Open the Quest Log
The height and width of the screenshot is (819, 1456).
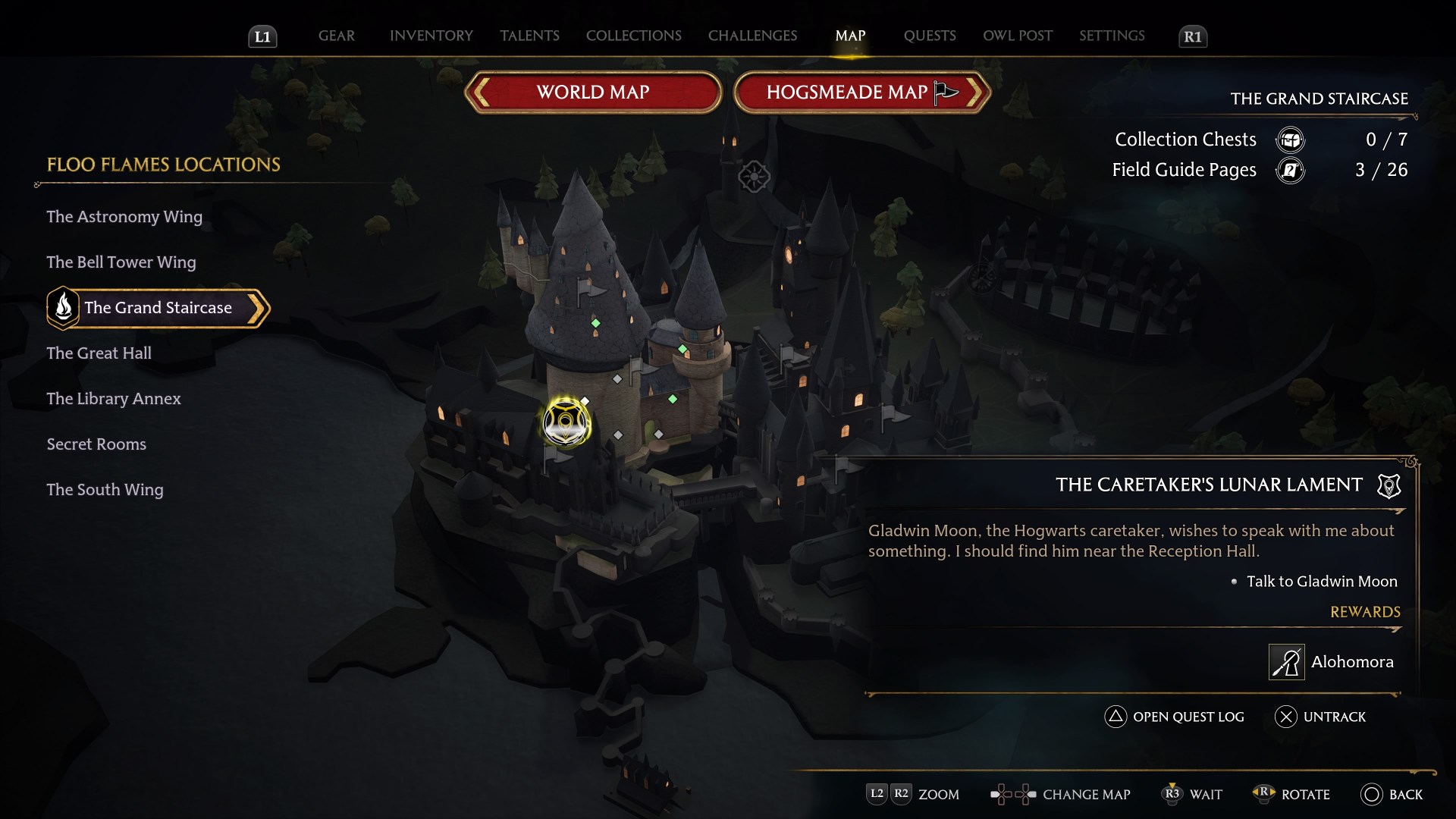click(1172, 717)
